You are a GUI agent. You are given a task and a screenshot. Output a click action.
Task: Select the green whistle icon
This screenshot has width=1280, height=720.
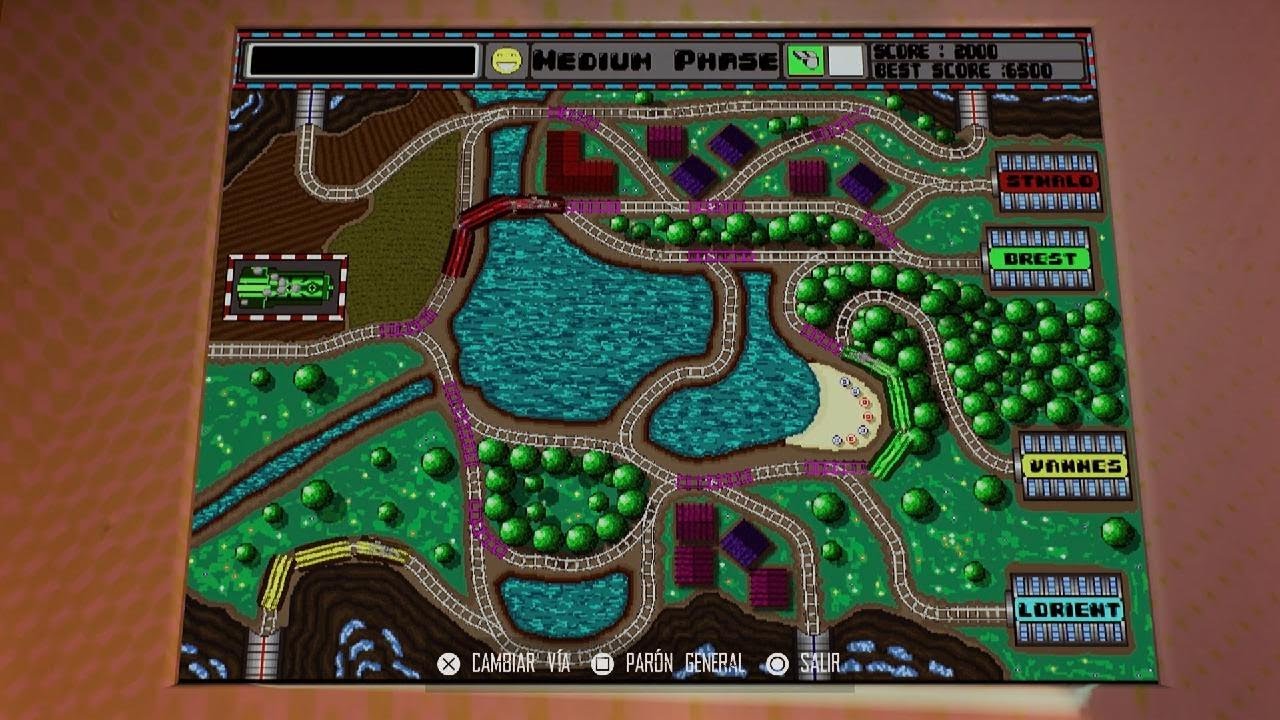pyautogui.click(x=804, y=61)
